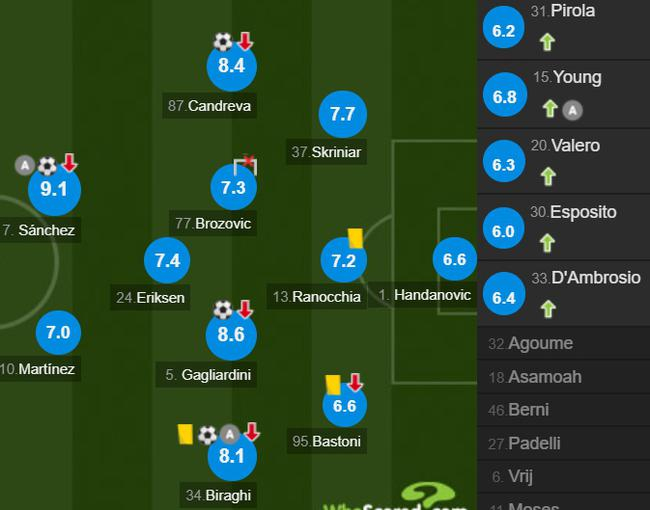This screenshot has height=510, width=650.
Task: Select Brozovic's 7.3 rating bubble
Action: point(233,187)
